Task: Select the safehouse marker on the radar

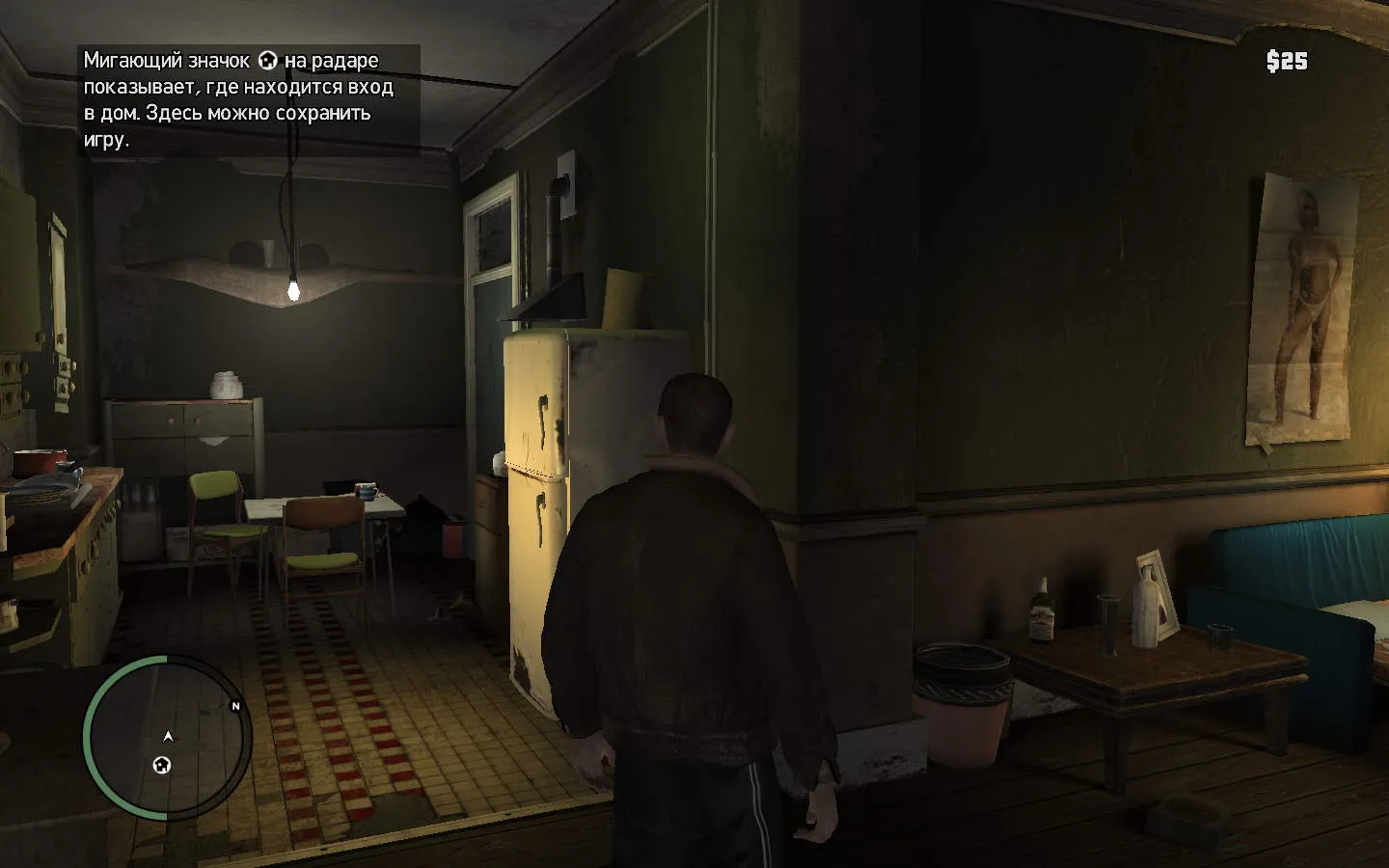Action: pyautogui.click(x=162, y=766)
